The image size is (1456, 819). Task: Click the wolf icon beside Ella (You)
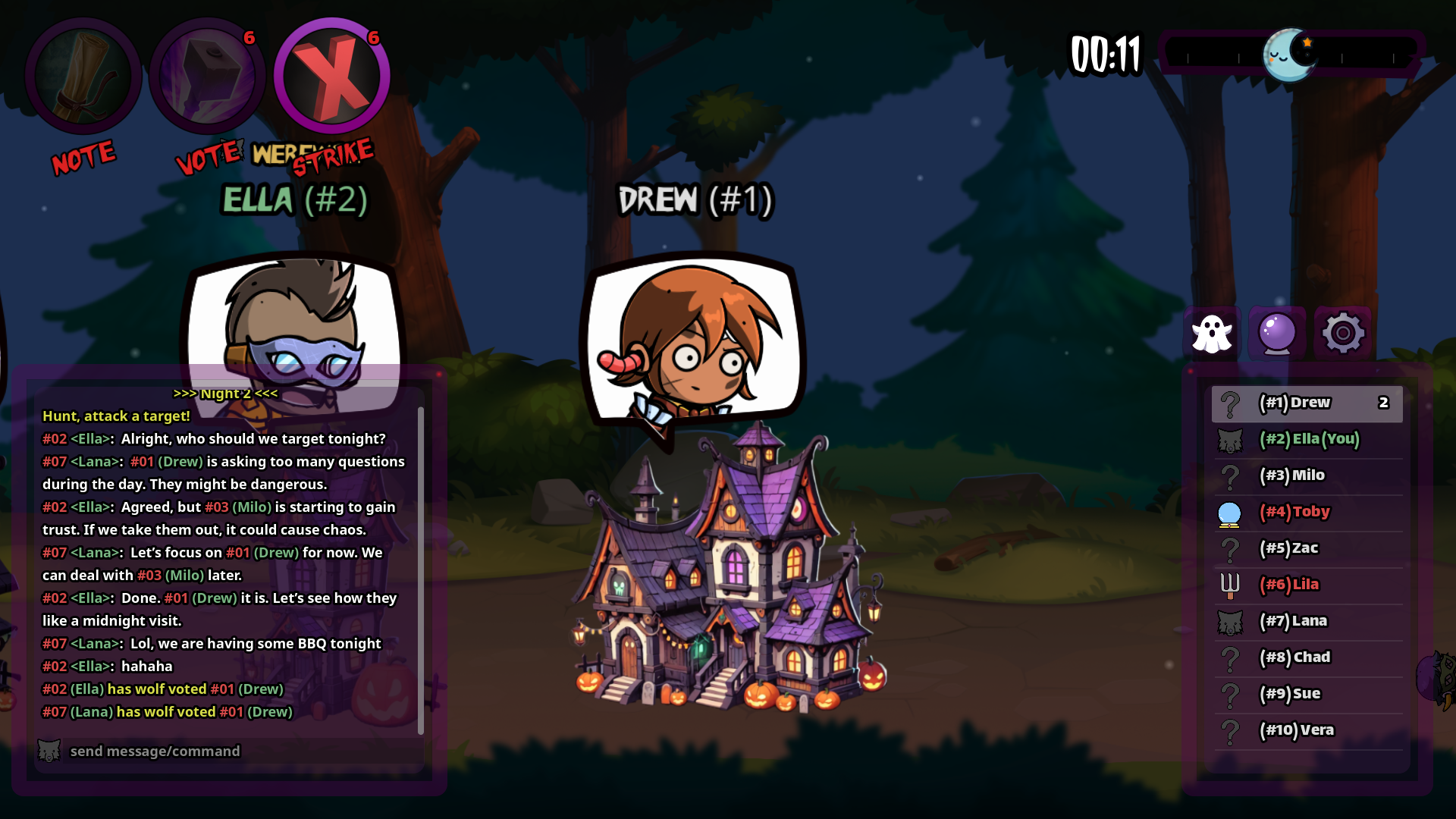point(1230,440)
